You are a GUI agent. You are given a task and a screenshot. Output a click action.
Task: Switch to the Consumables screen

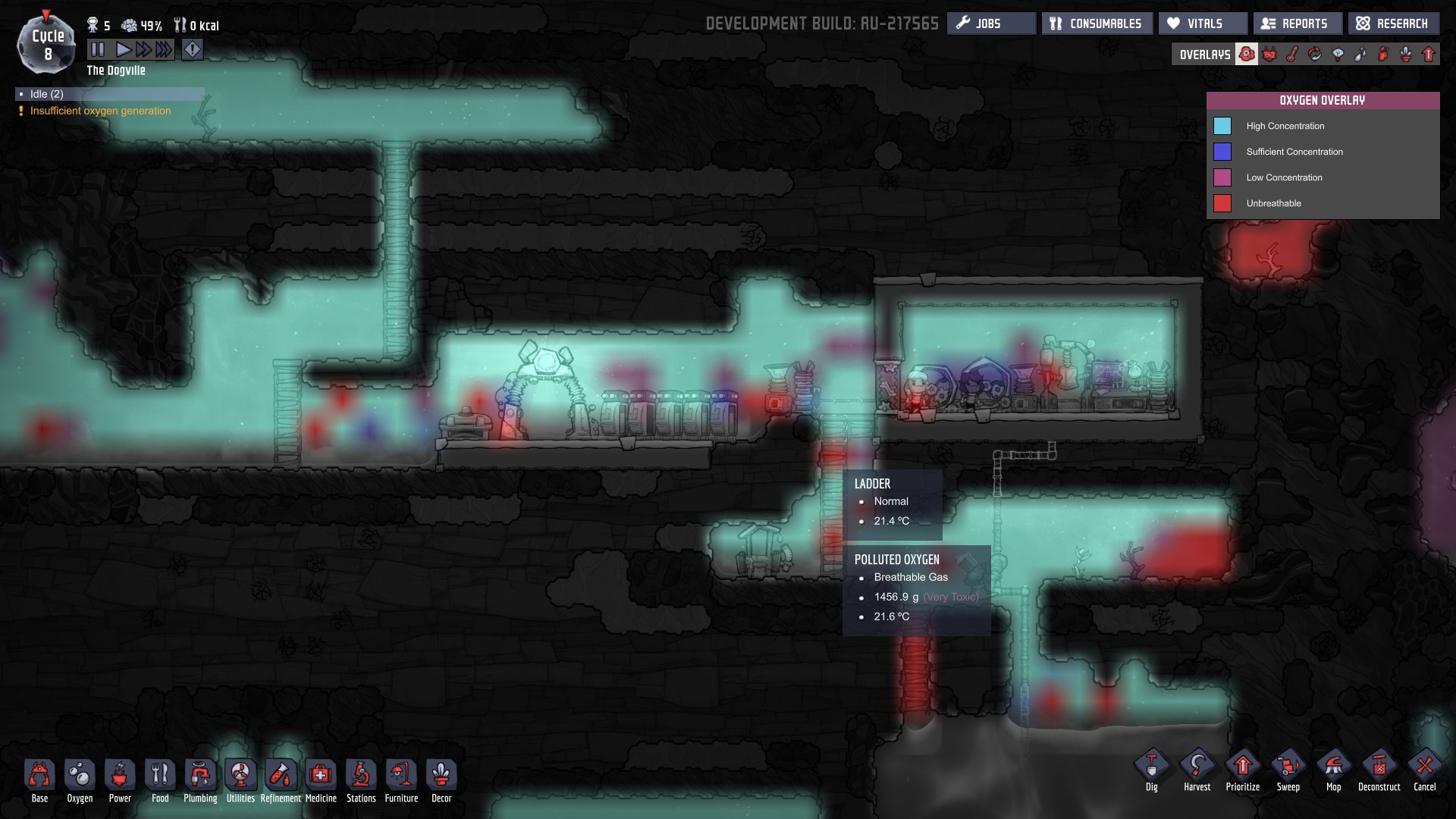tap(1097, 23)
